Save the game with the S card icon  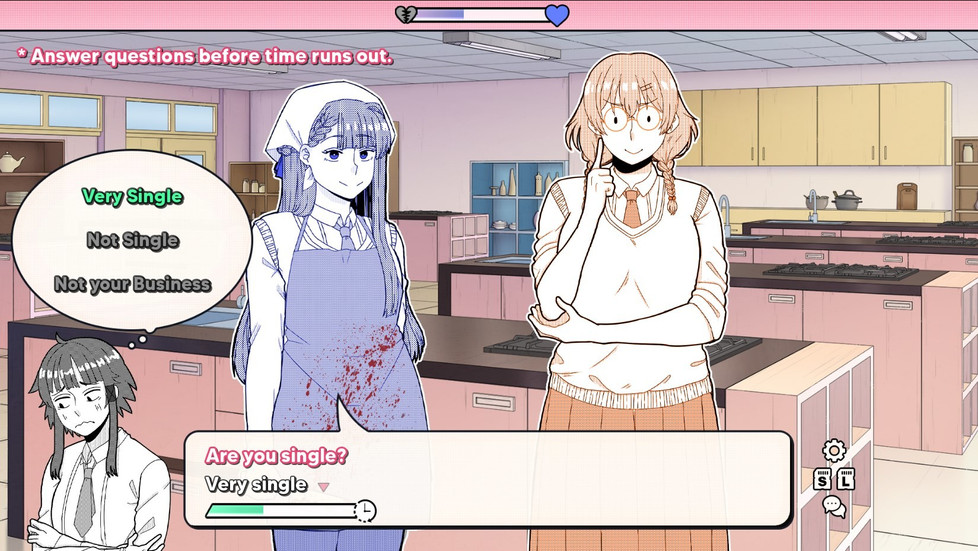click(823, 479)
